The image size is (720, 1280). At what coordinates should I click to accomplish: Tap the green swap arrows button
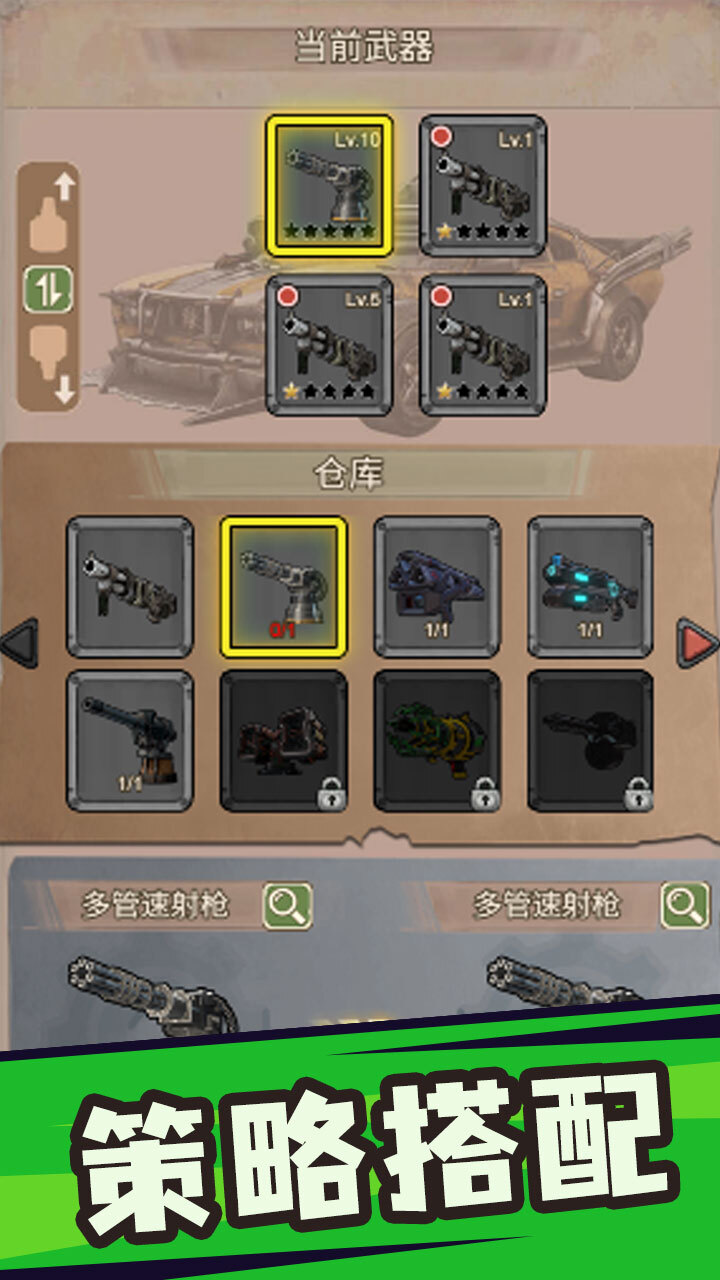pos(48,290)
